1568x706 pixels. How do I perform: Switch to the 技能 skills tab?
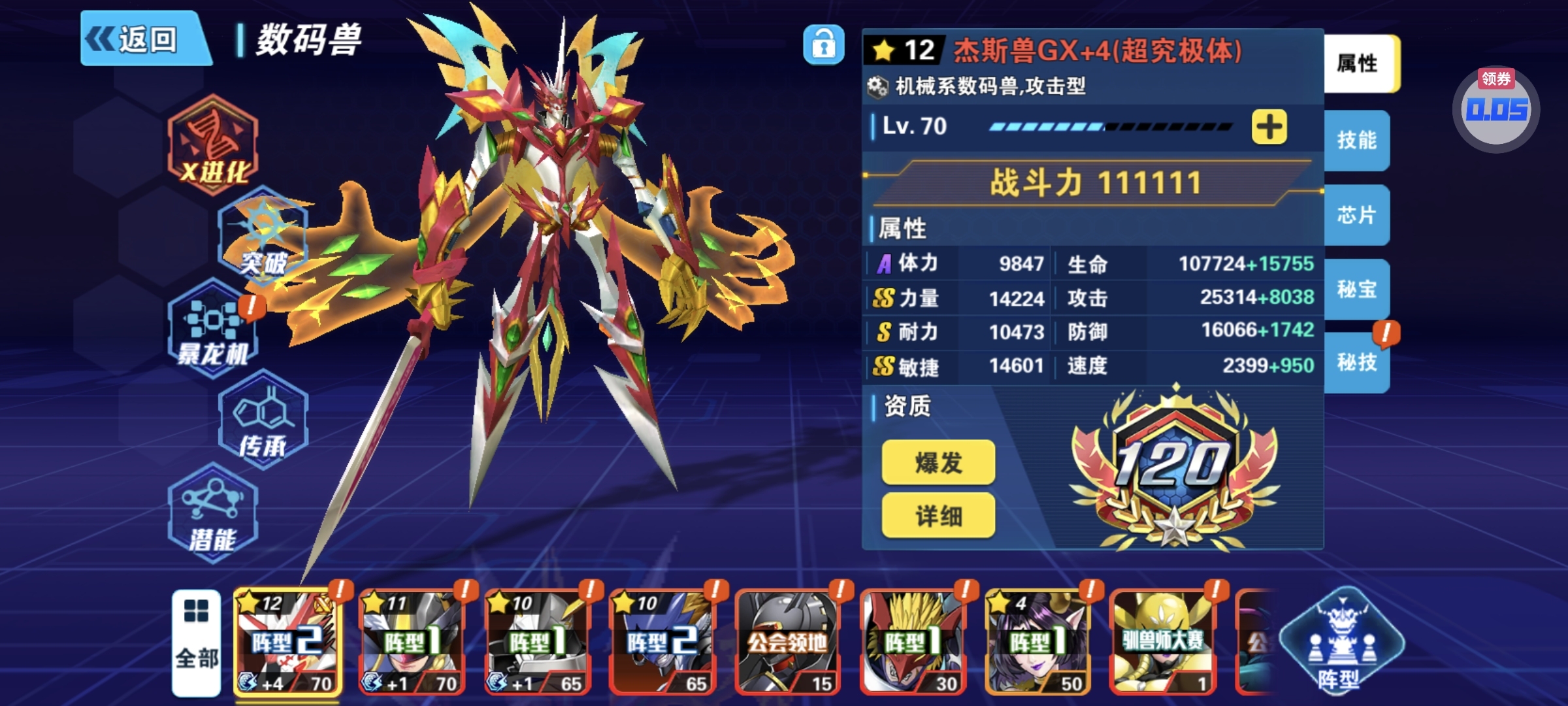(x=1356, y=140)
